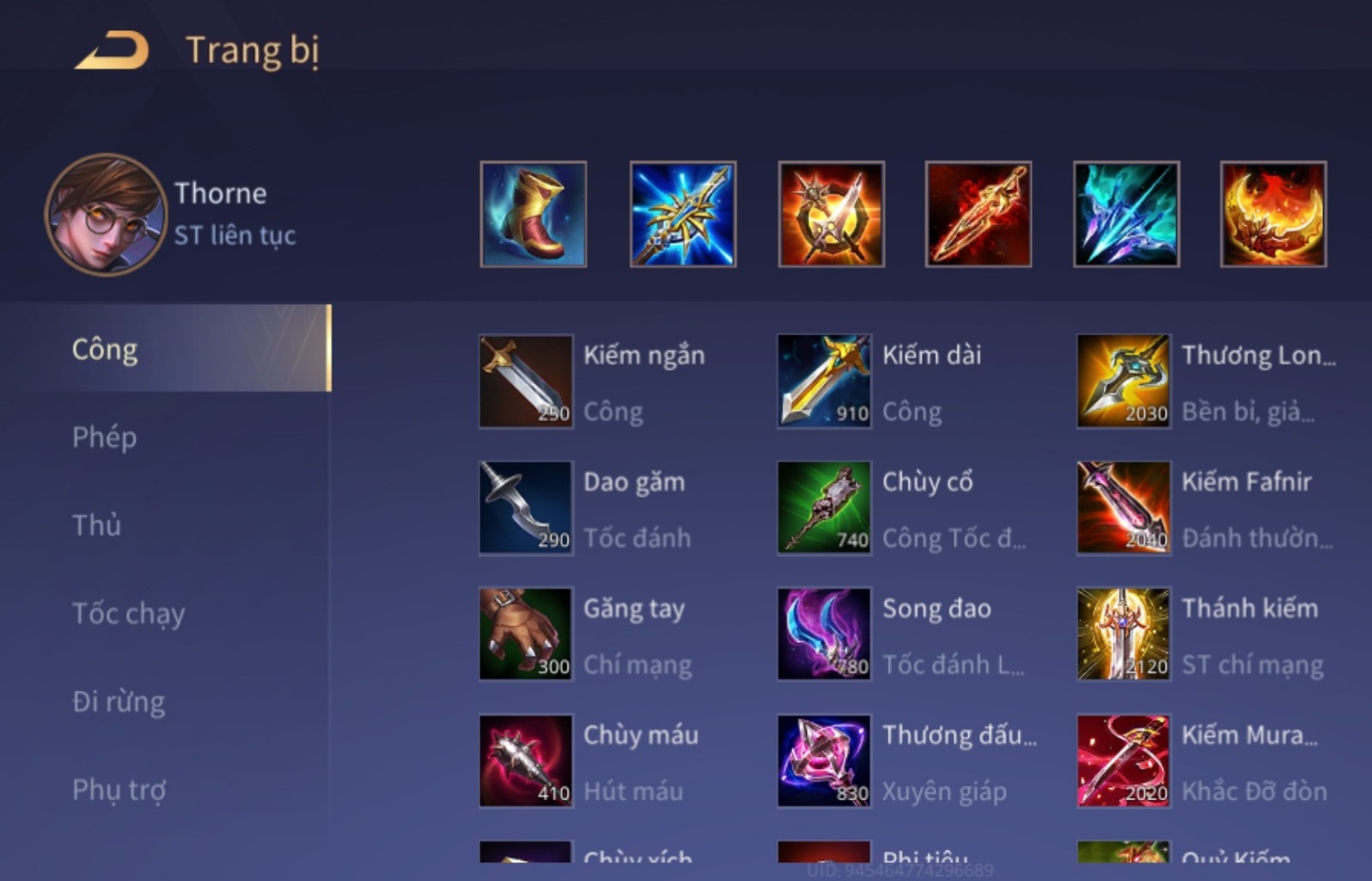Select the boots in the first build slot
1372x881 pixels.
532,215
